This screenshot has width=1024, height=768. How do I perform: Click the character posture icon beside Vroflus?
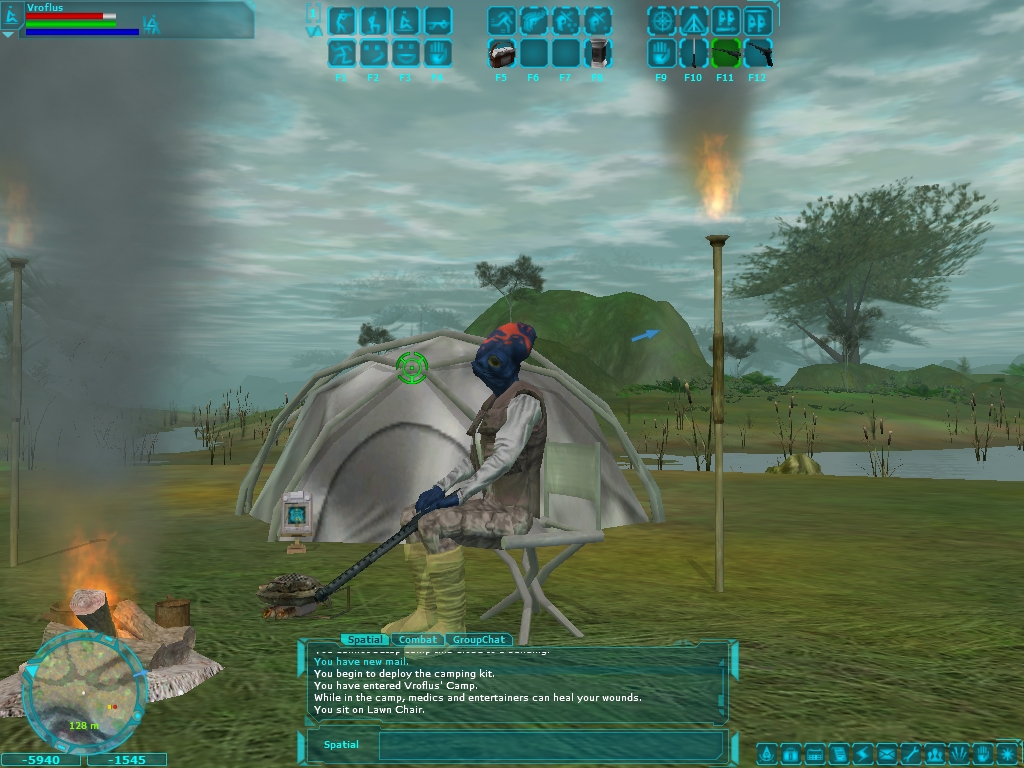(x=13, y=14)
